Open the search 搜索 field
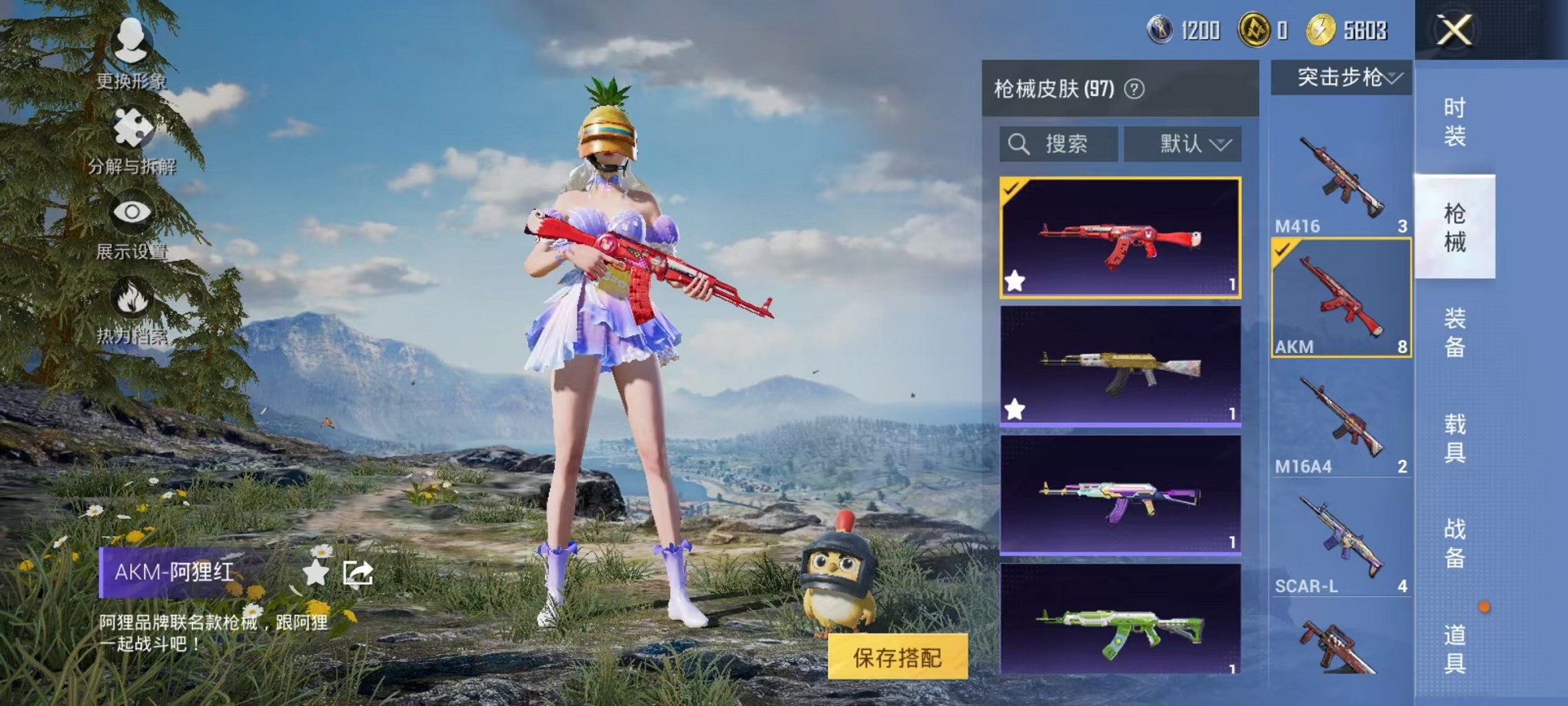The width and height of the screenshot is (1568, 706). click(x=1058, y=144)
